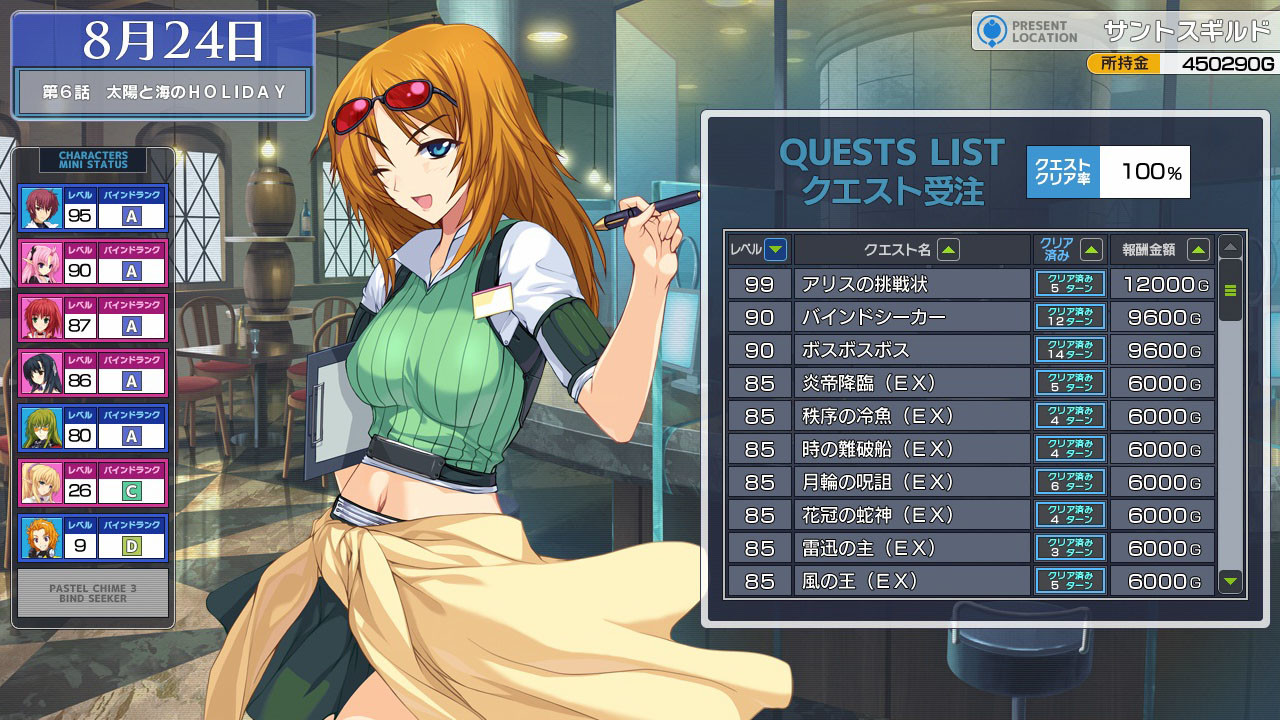Open the level 26 blonde character's status
Screen dimensions: 1280x720
click(92, 483)
